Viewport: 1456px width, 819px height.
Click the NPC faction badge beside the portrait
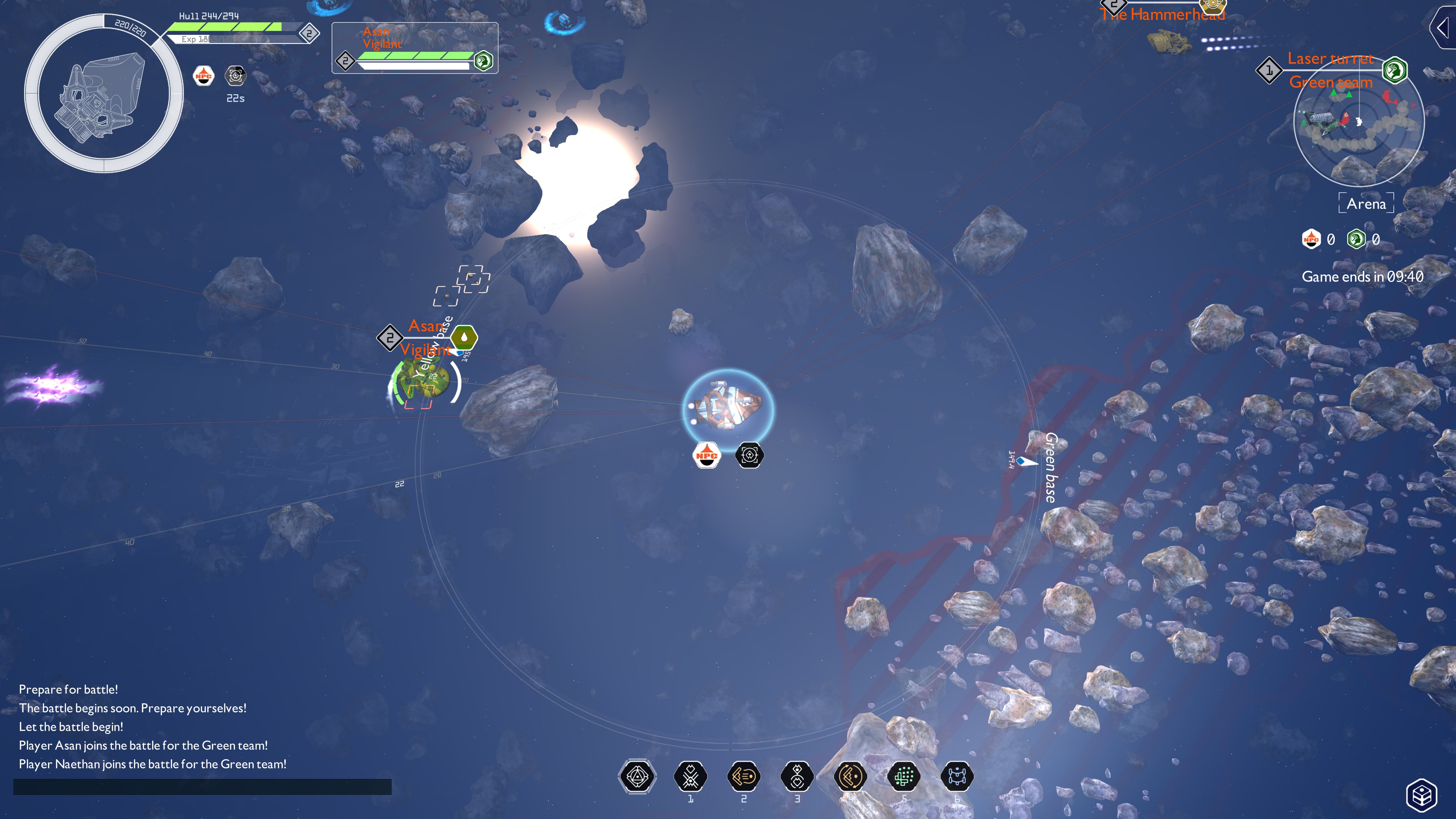(203, 76)
